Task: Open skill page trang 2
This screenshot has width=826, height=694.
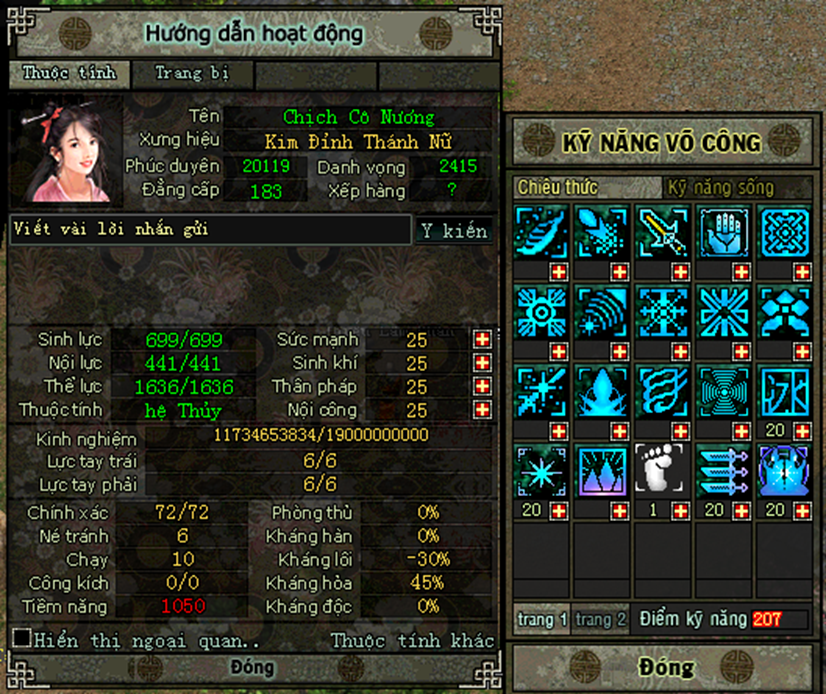Action: [602, 619]
